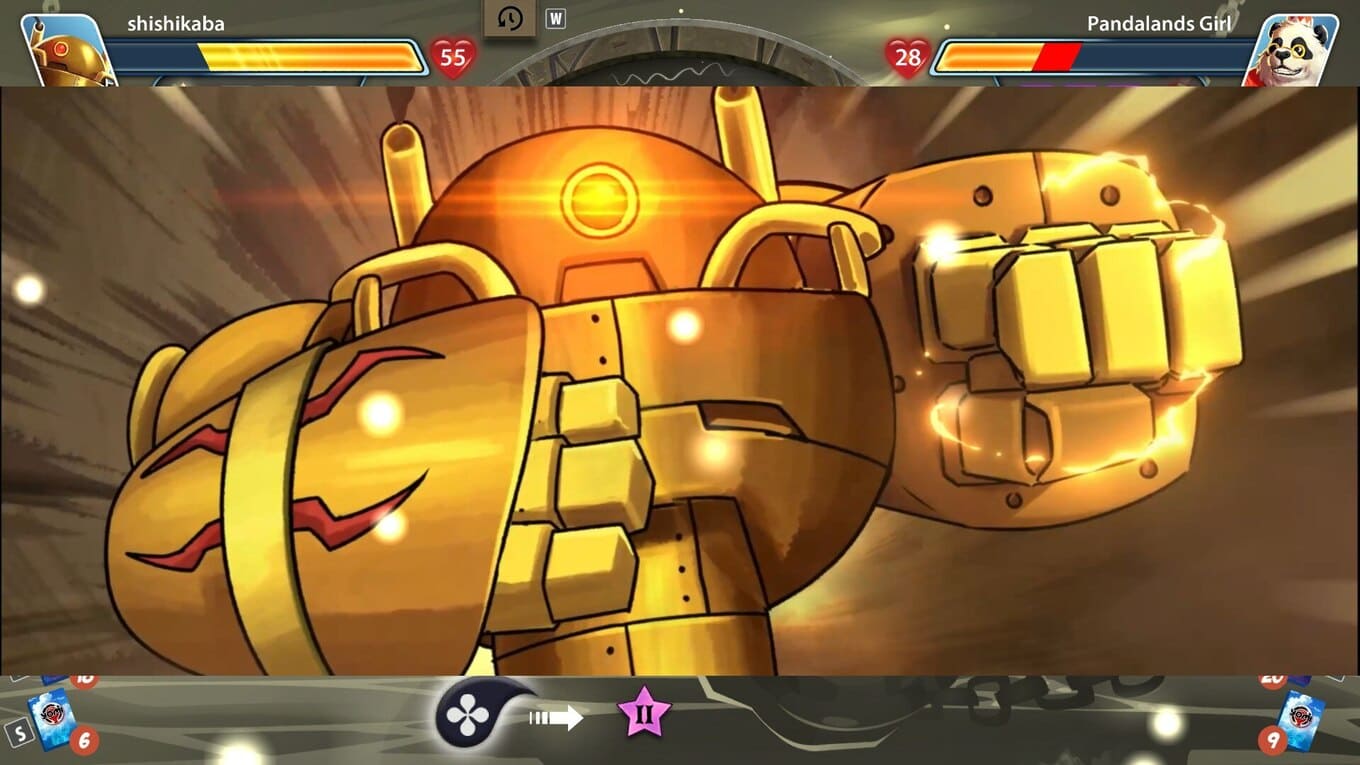The image size is (1360, 765).
Task: Open shishikaba's card deck pile
Action: tap(48, 718)
